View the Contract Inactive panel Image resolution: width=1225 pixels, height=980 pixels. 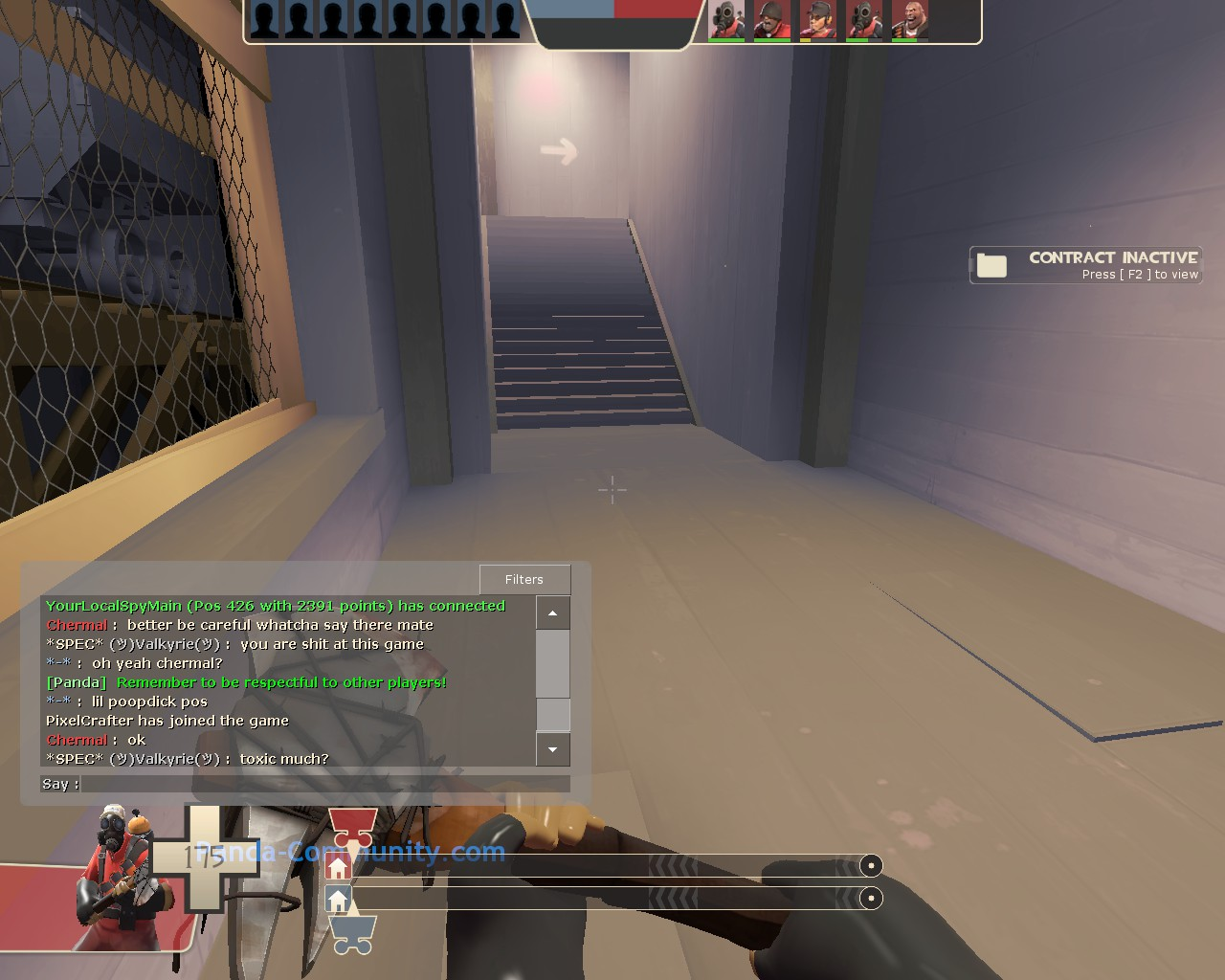[x=1086, y=265]
